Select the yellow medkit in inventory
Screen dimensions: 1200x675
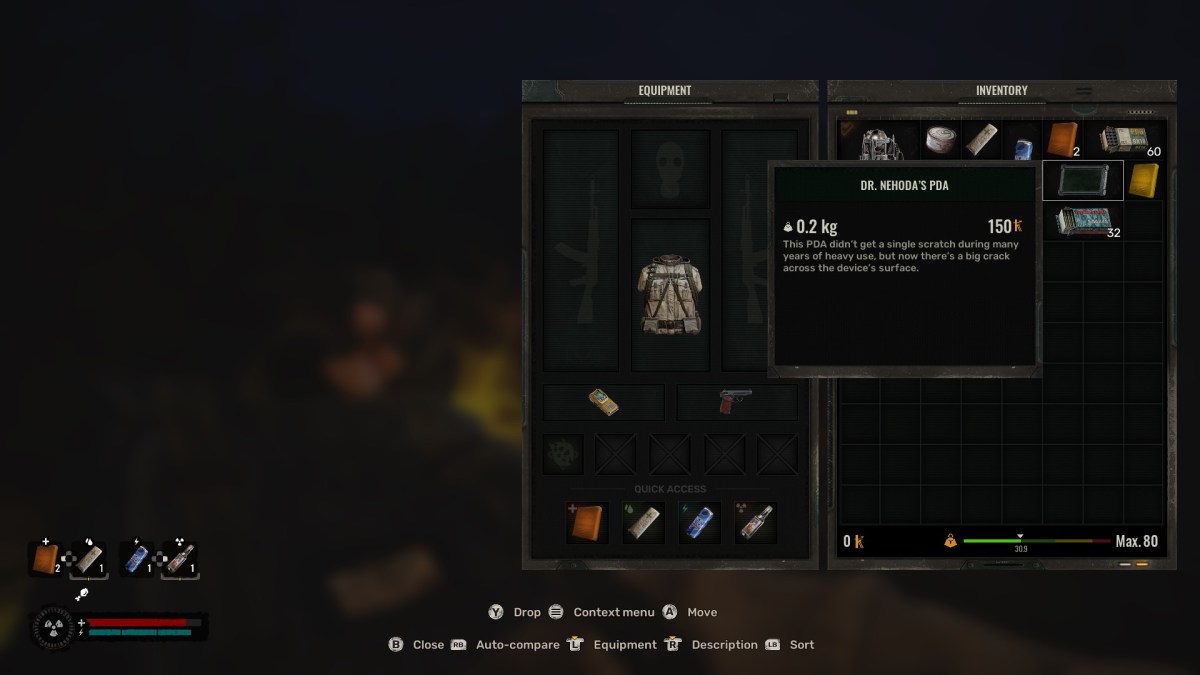(1143, 180)
